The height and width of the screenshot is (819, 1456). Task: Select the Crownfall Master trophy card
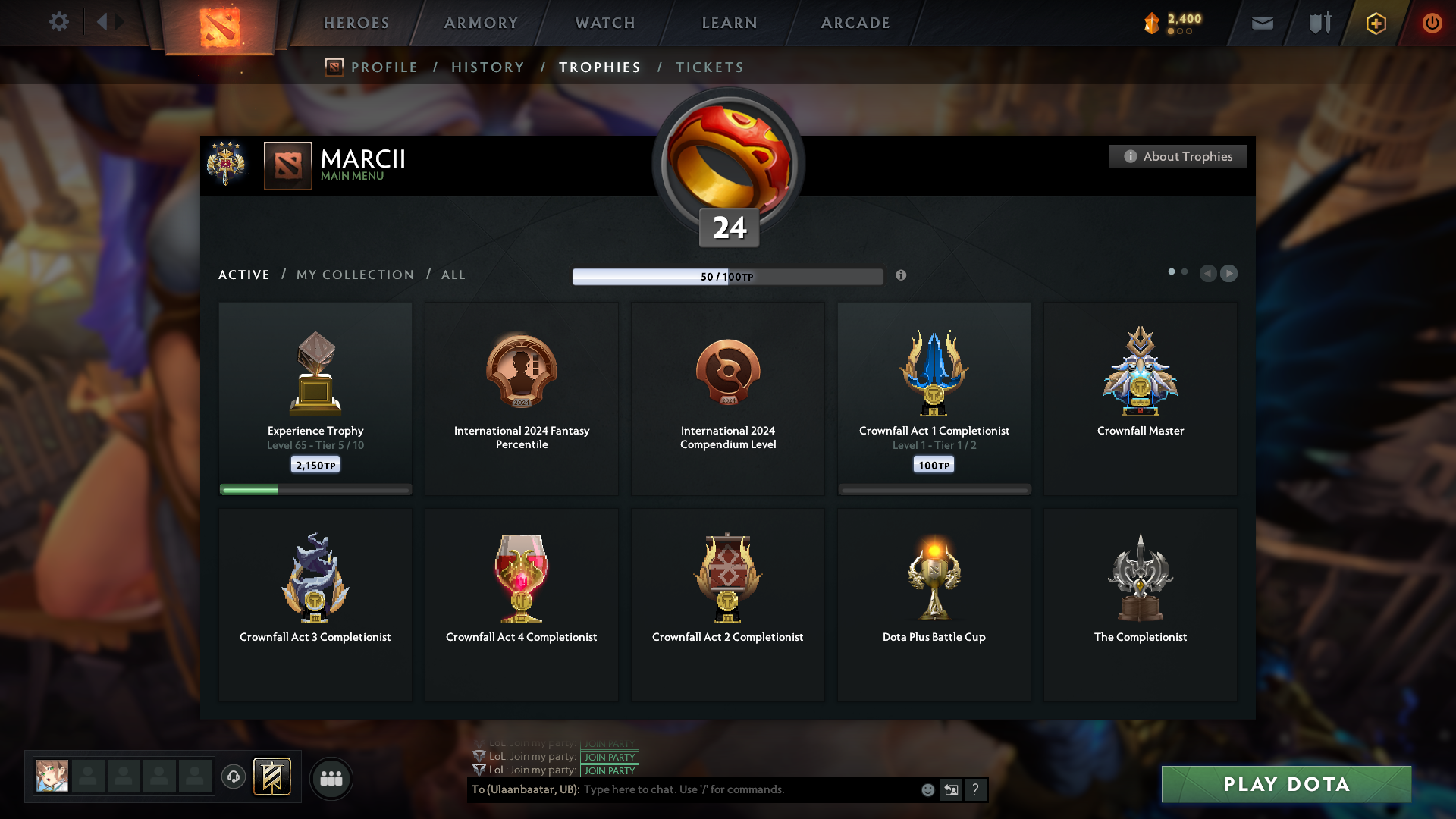pyautogui.click(x=1140, y=398)
